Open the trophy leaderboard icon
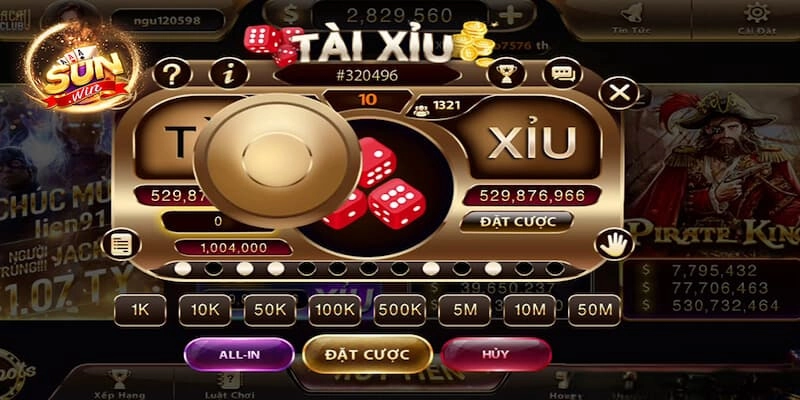Image resolution: width=800 pixels, height=400 pixels. tap(506, 73)
